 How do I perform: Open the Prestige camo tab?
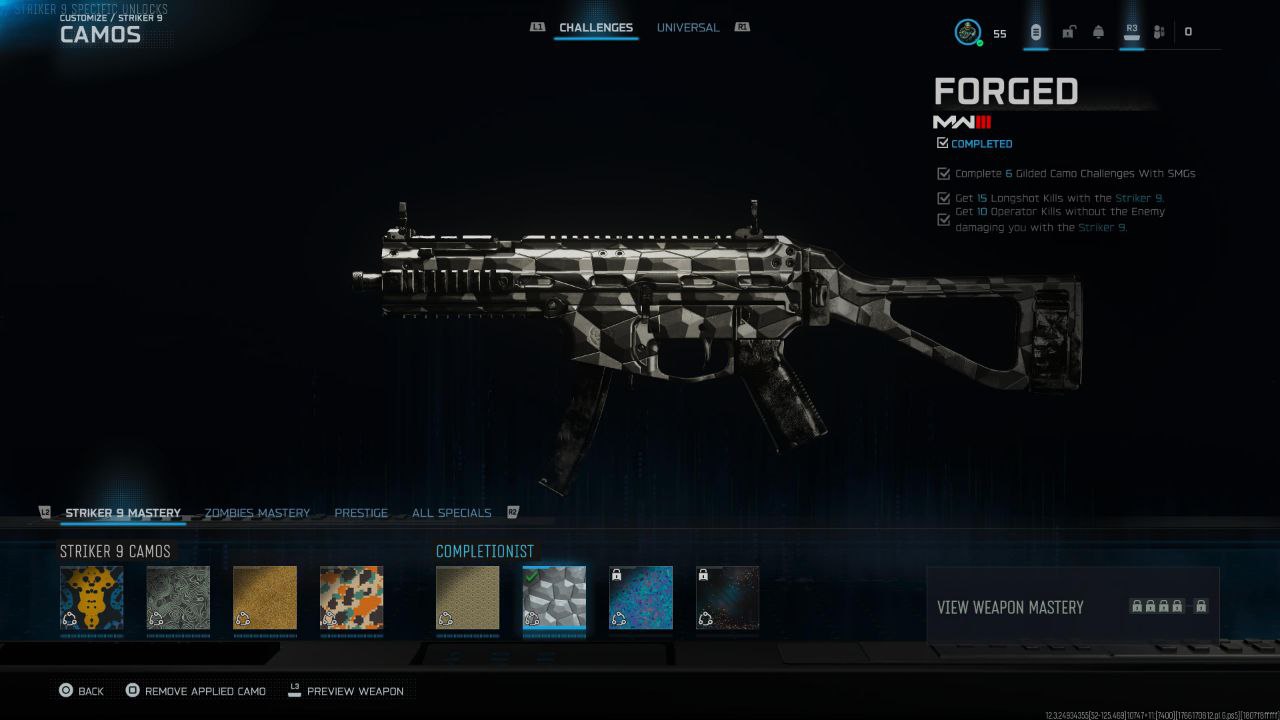pyautogui.click(x=361, y=513)
